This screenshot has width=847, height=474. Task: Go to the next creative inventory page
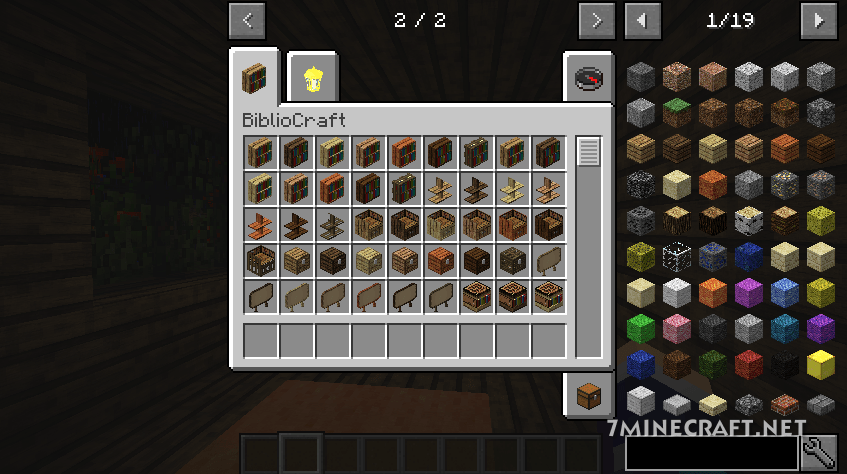coord(596,19)
